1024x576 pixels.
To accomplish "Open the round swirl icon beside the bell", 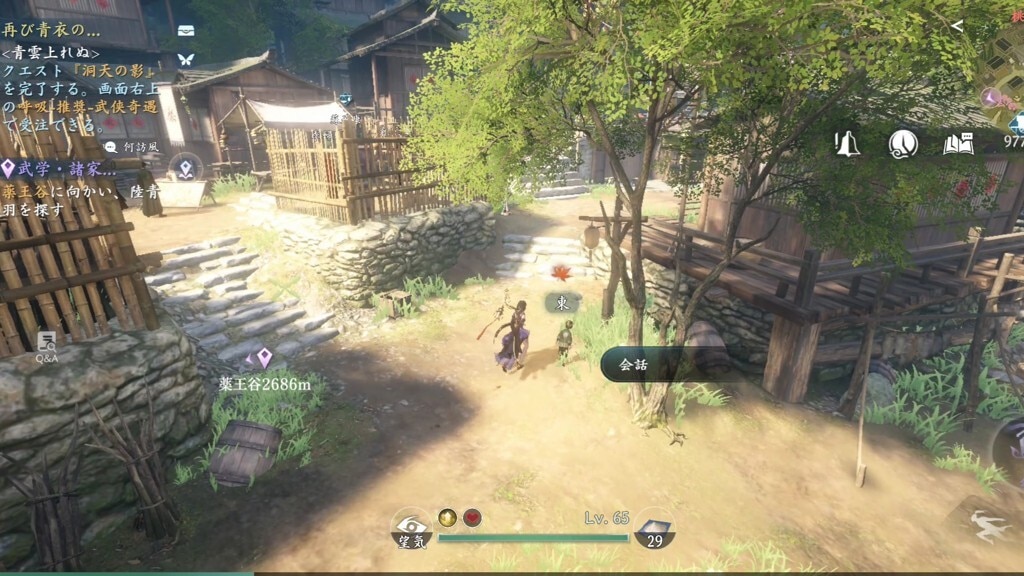I will pos(903,144).
